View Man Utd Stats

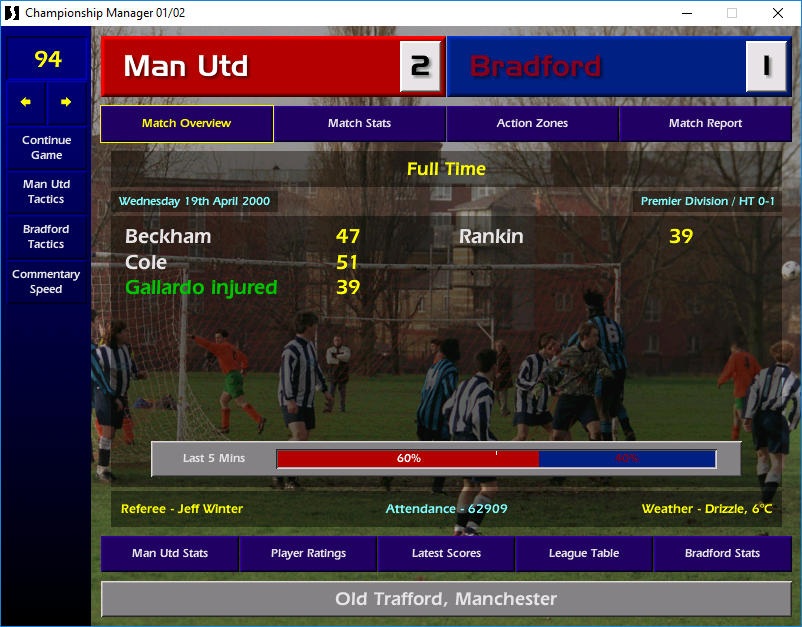(x=170, y=553)
